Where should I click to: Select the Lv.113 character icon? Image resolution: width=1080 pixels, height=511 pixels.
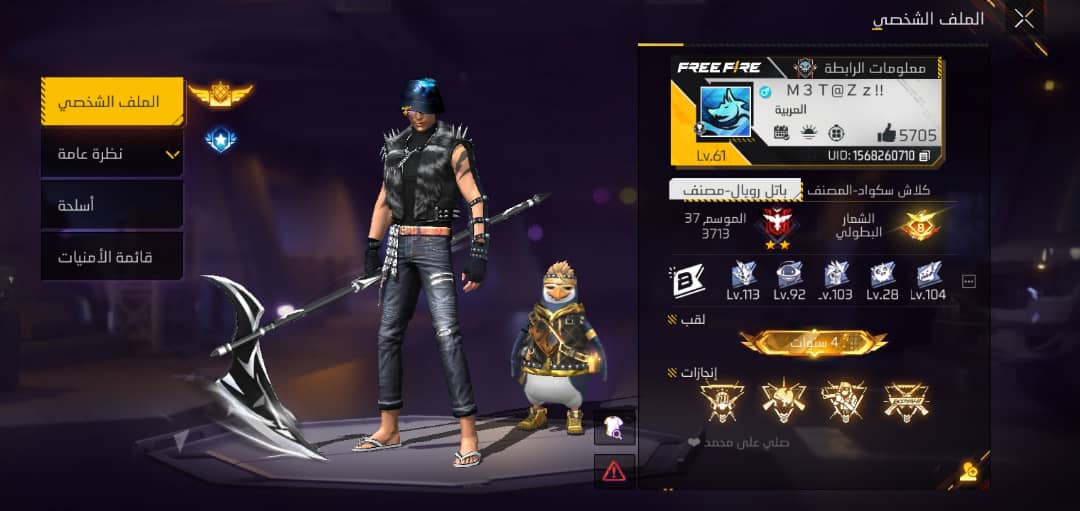point(744,277)
